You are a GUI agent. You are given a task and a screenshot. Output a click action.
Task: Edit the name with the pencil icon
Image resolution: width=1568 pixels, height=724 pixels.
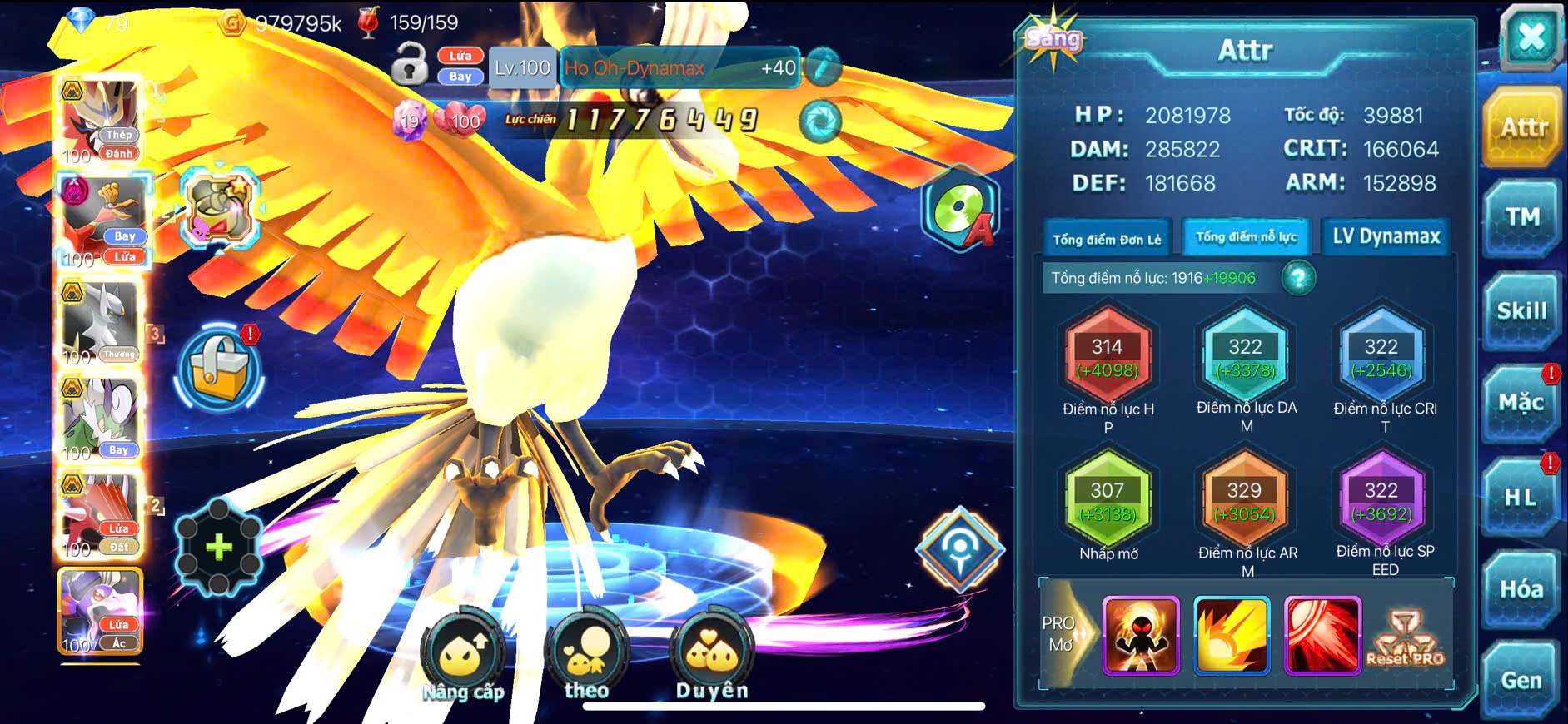tap(823, 67)
